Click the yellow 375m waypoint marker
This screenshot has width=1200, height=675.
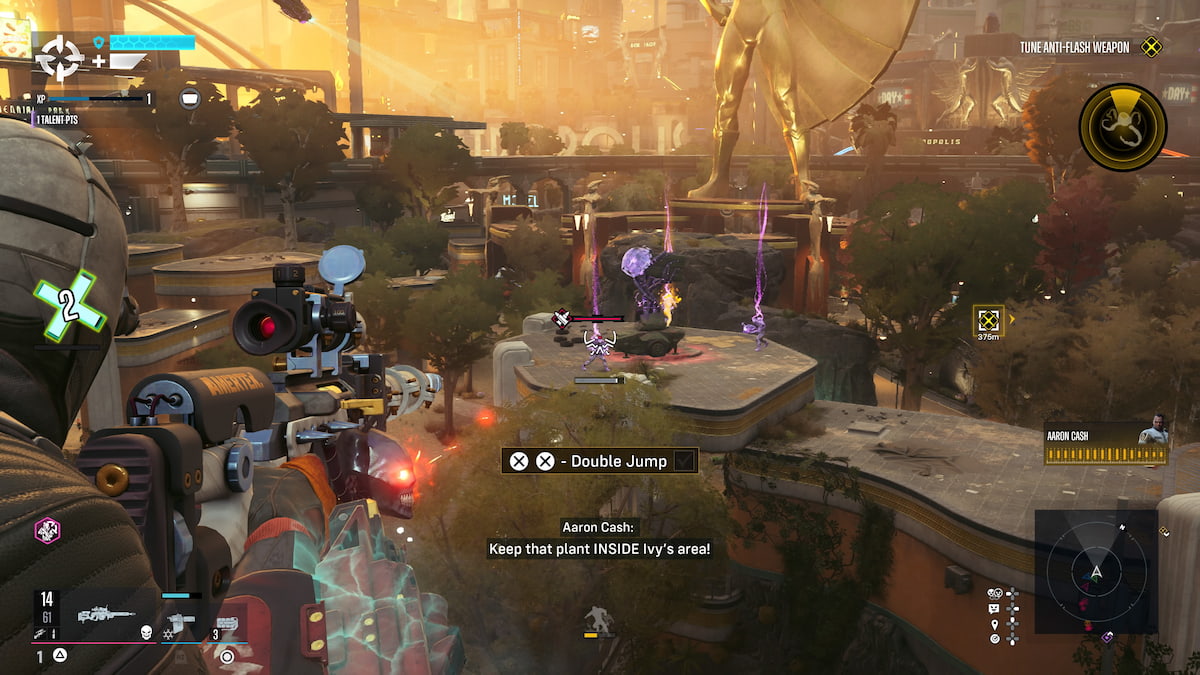tap(989, 321)
